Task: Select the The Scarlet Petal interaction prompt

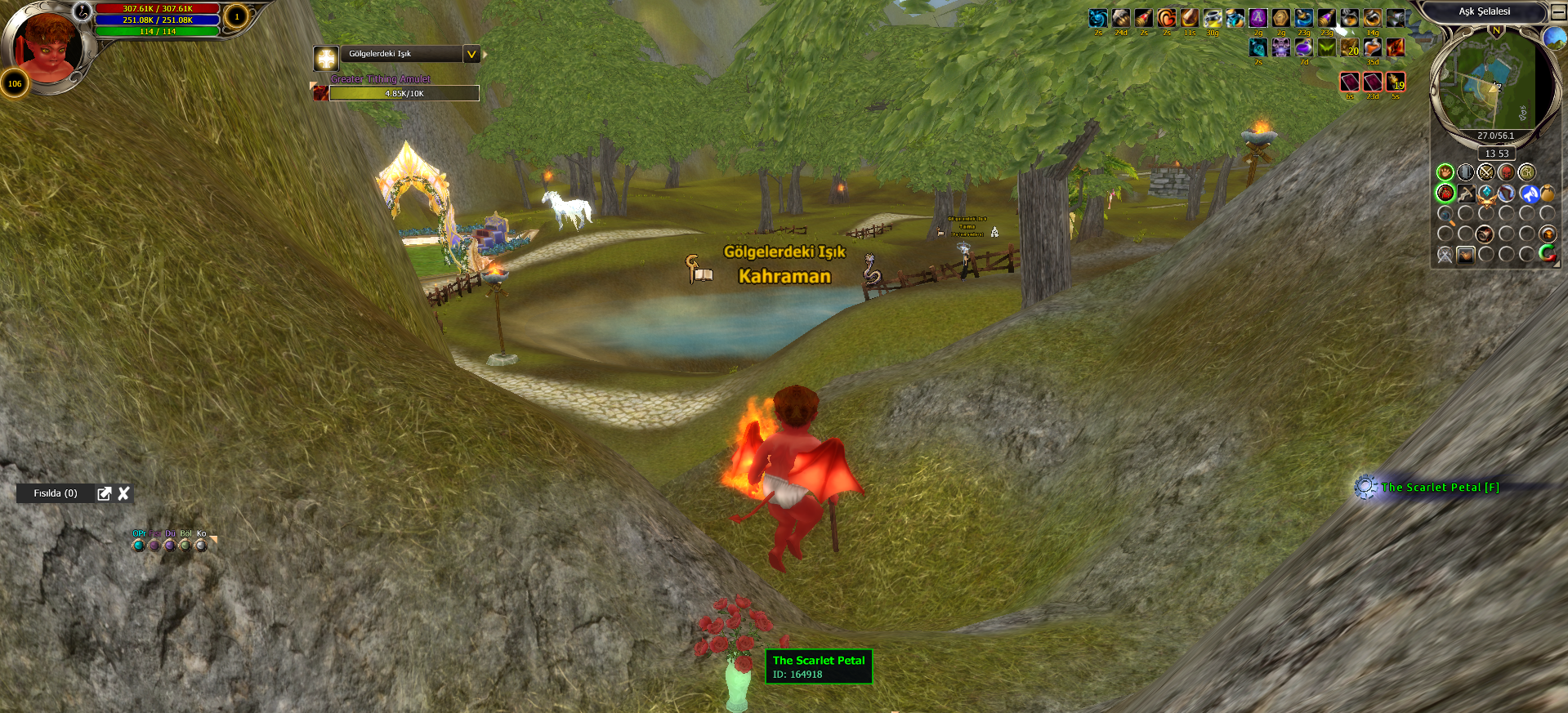Action: coord(1440,488)
